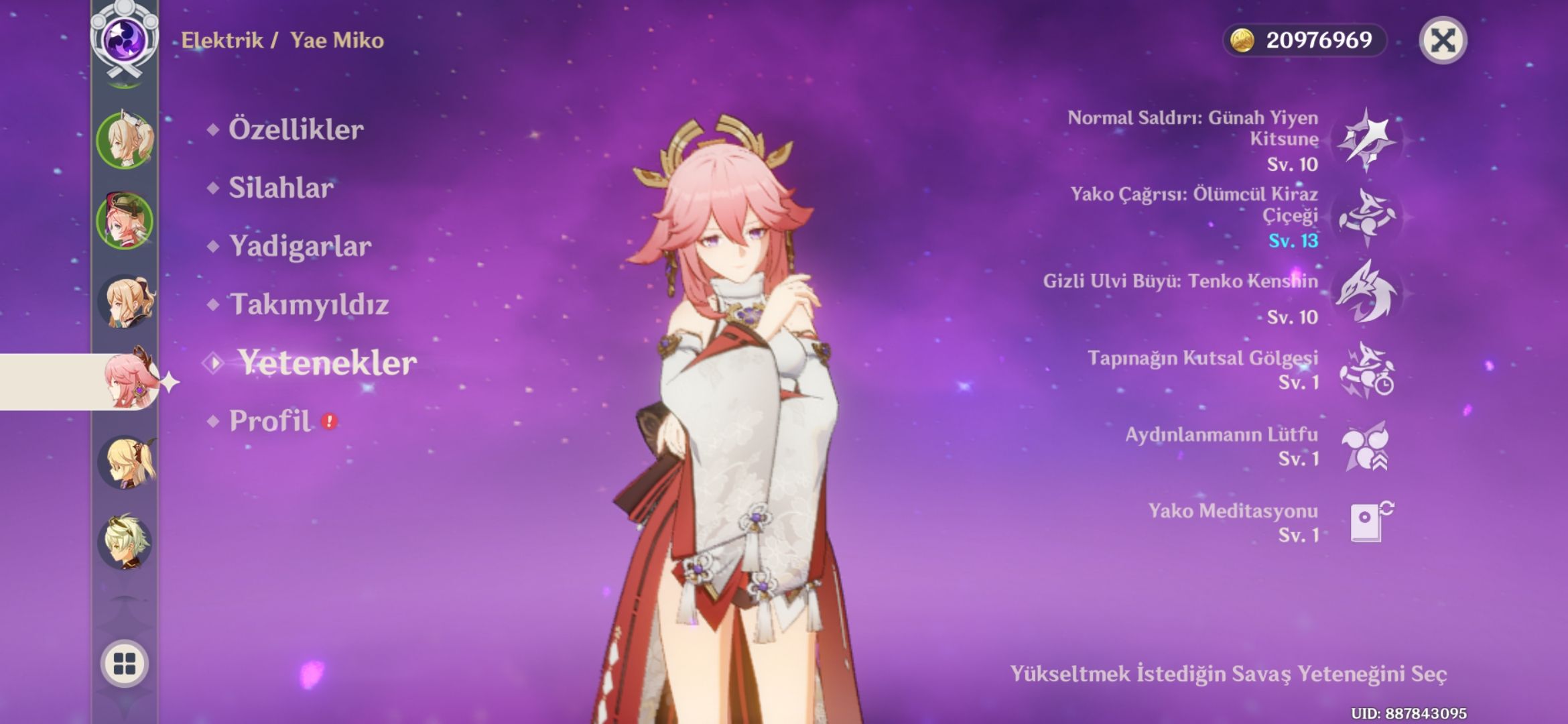Open the Profil section with the notification badge
1568x724 pixels.
click(x=271, y=419)
